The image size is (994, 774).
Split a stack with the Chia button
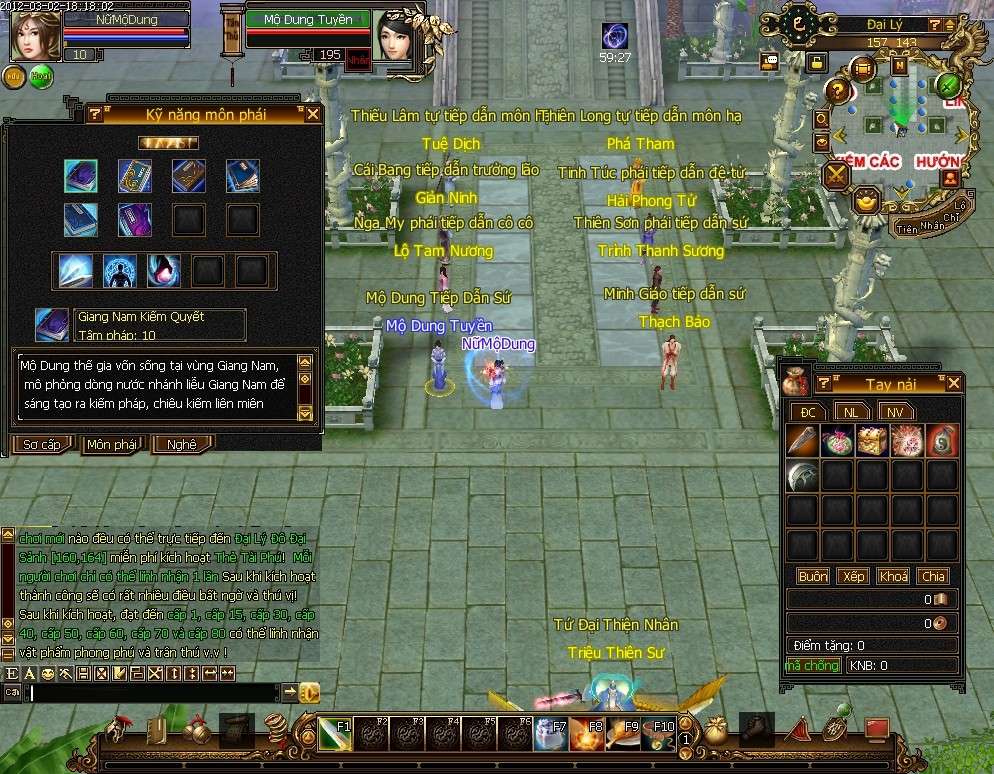pos(933,576)
